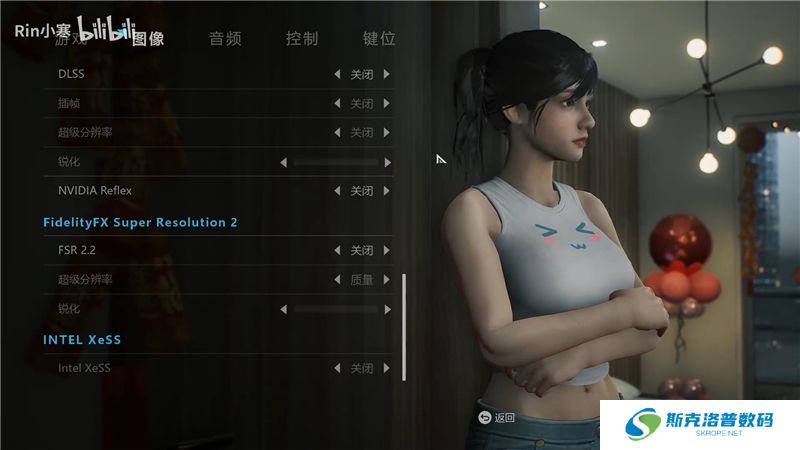Screen dimensions: 800x450
Task: Click the left arrow on the FSR 2.2 row
Action: coord(337,251)
